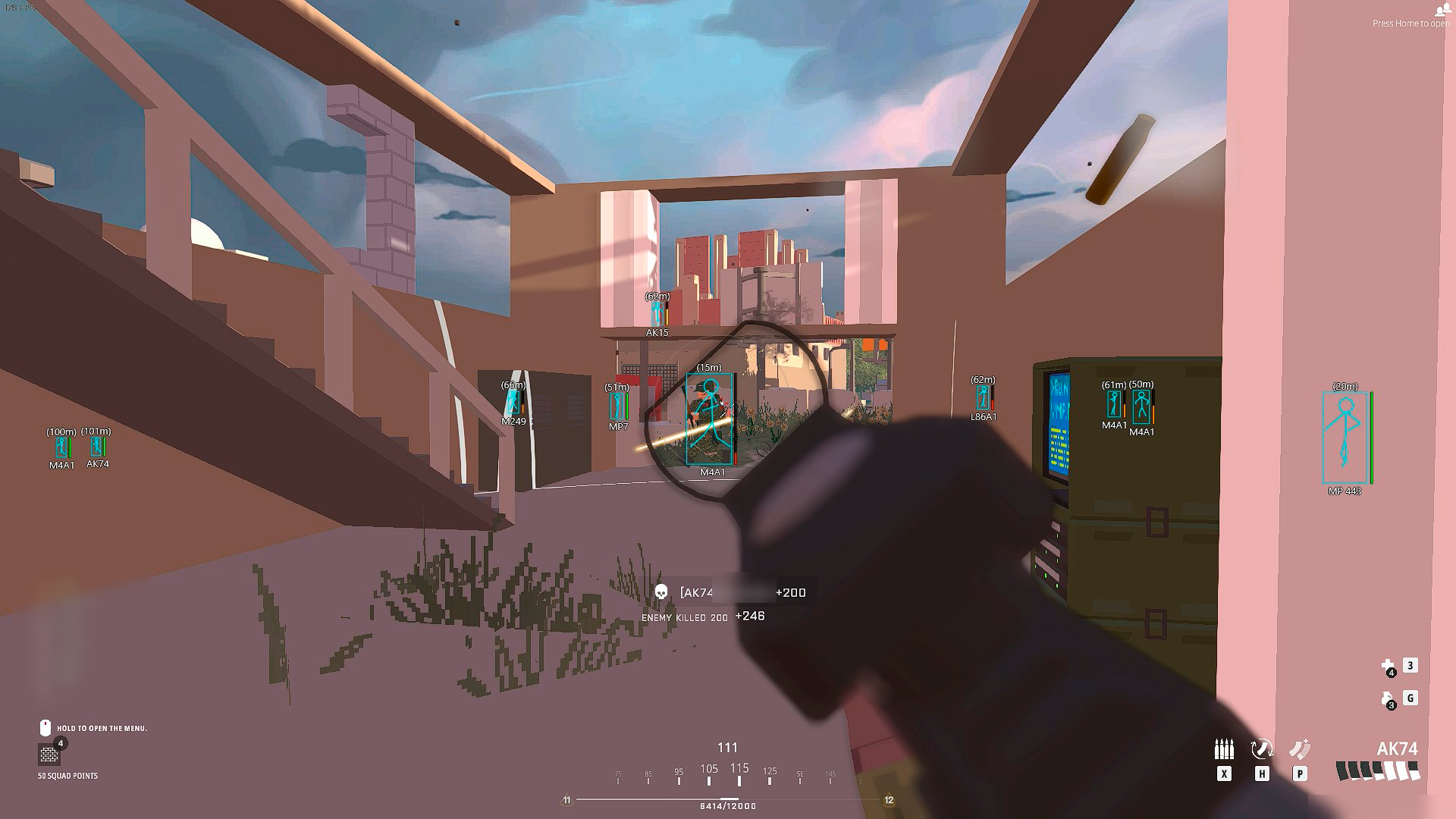Click the 50 SQUAD POINTS label
This screenshot has width=1456, height=819.
67,776
